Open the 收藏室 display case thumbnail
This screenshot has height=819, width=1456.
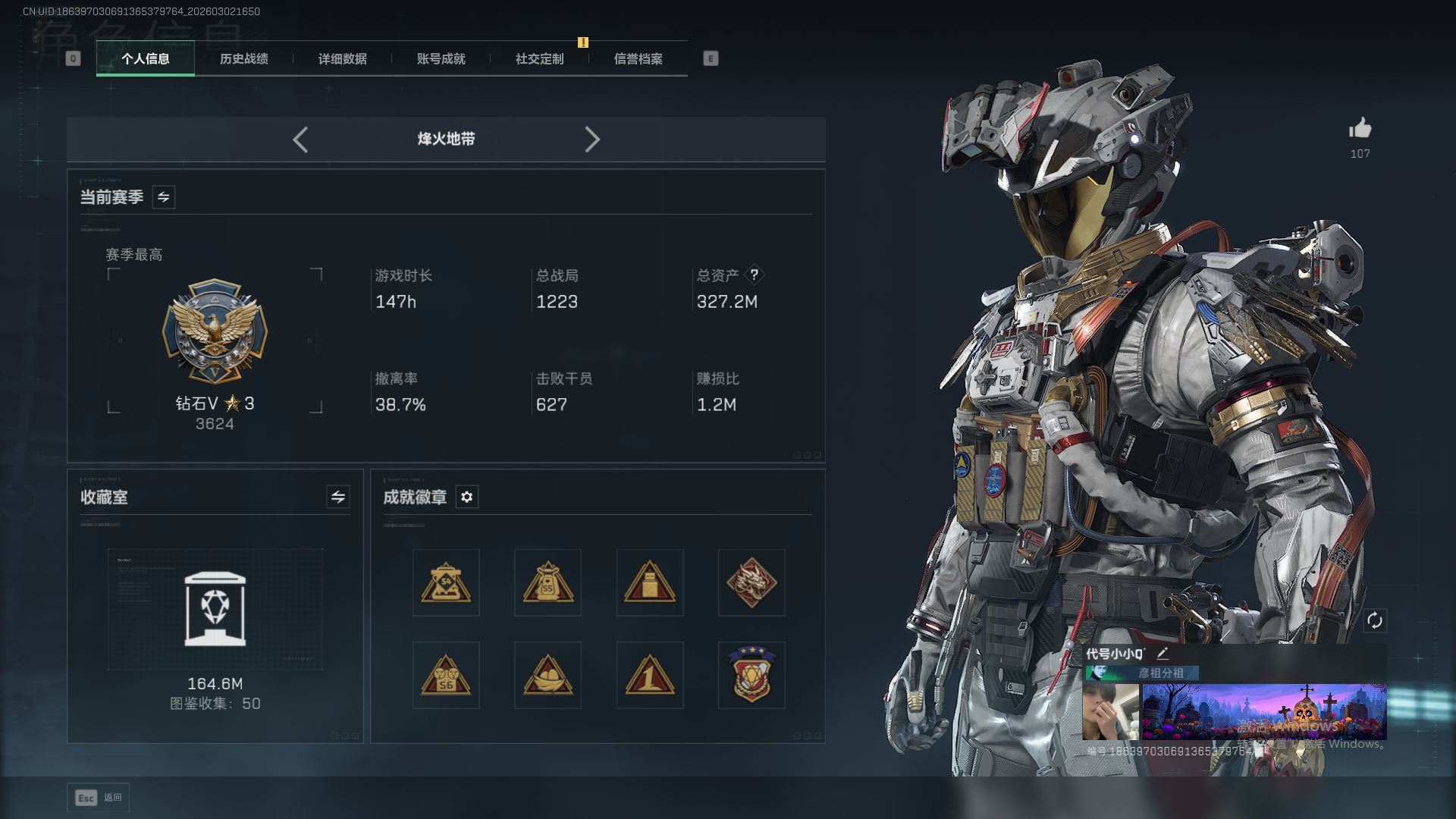pos(215,609)
